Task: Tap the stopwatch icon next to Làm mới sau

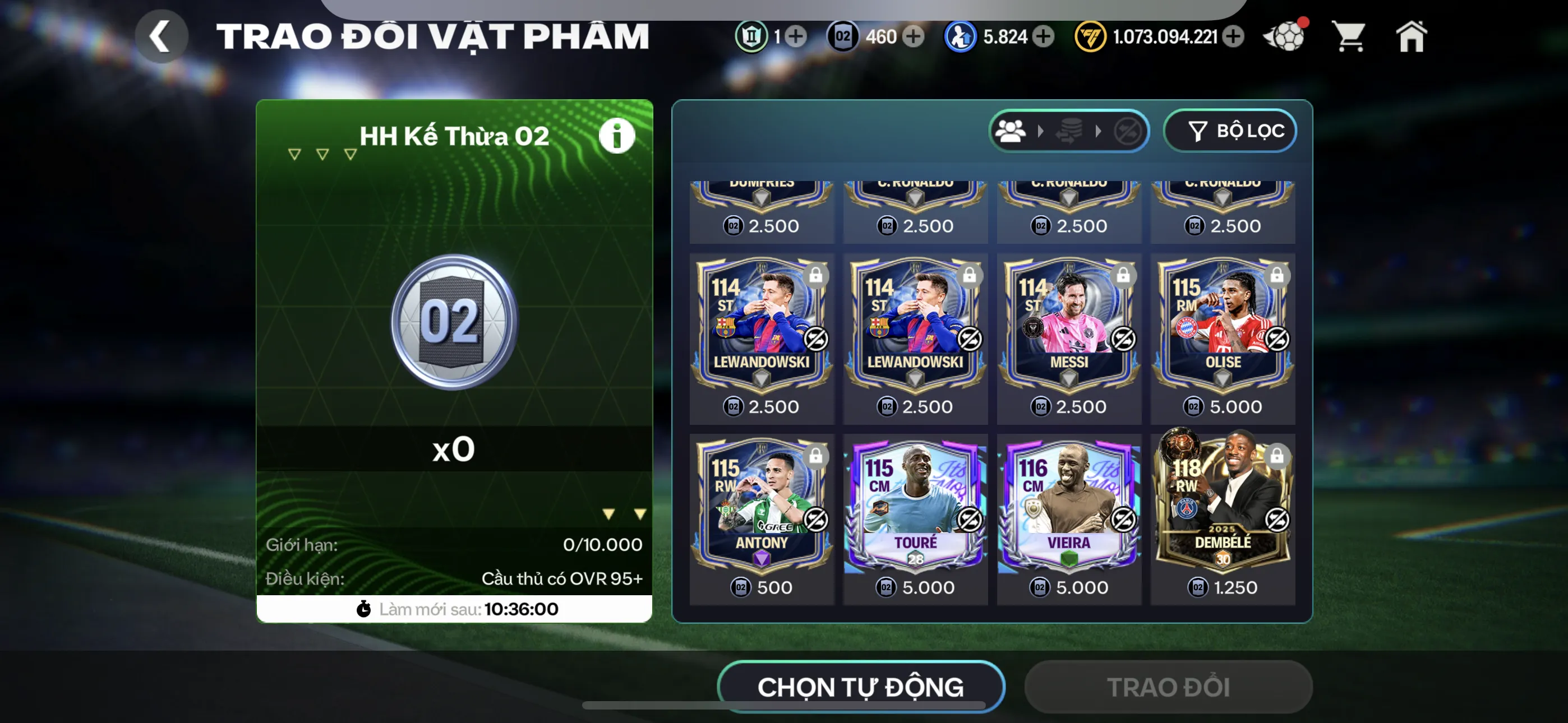Action: (364, 609)
